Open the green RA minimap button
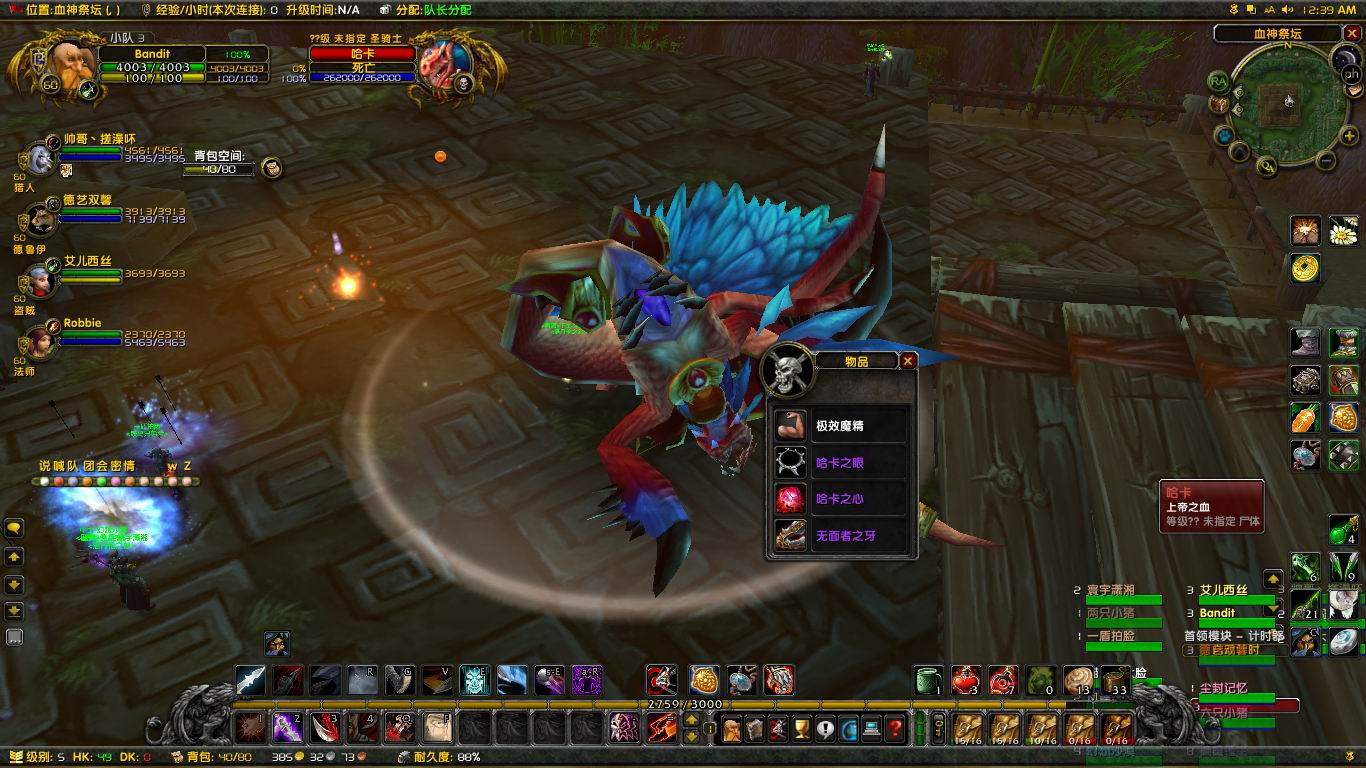Screen dimensions: 1366x768 tap(1218, 81)
